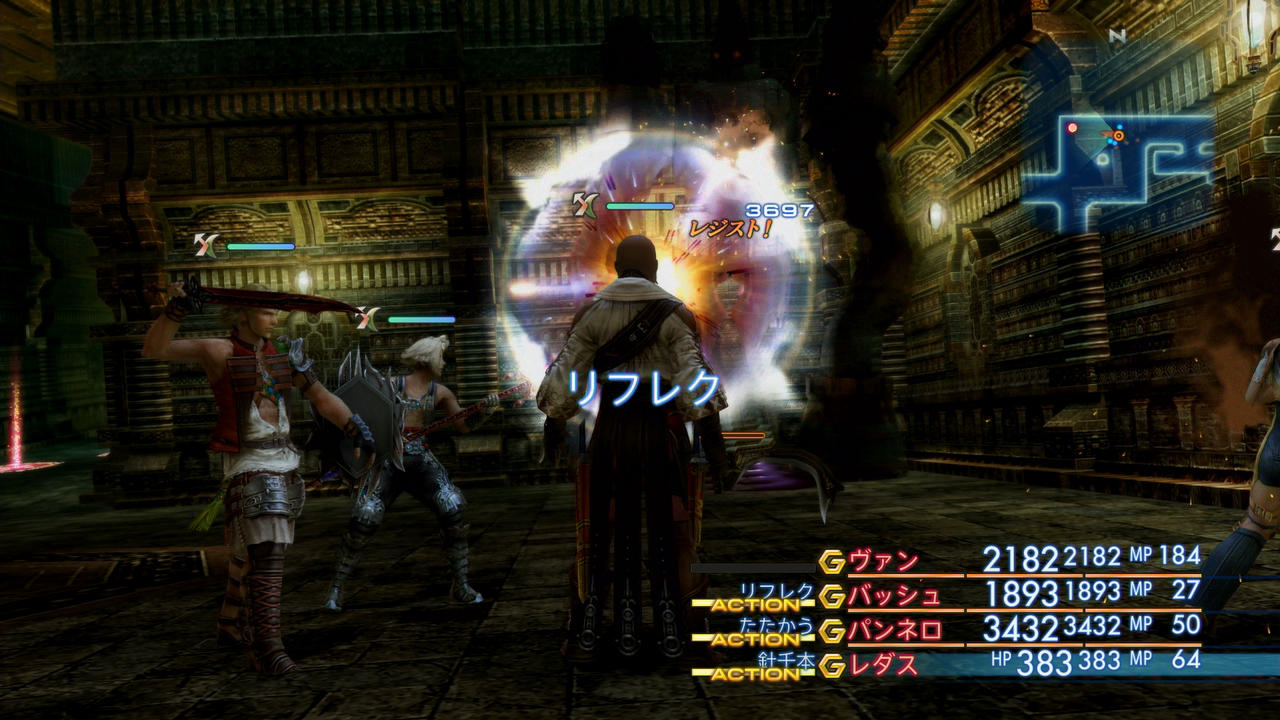Image resolution: width=1280 pixels, height=720 pixels.
Task: Pick パンネロ from the party list
Action: pos(894,630)
